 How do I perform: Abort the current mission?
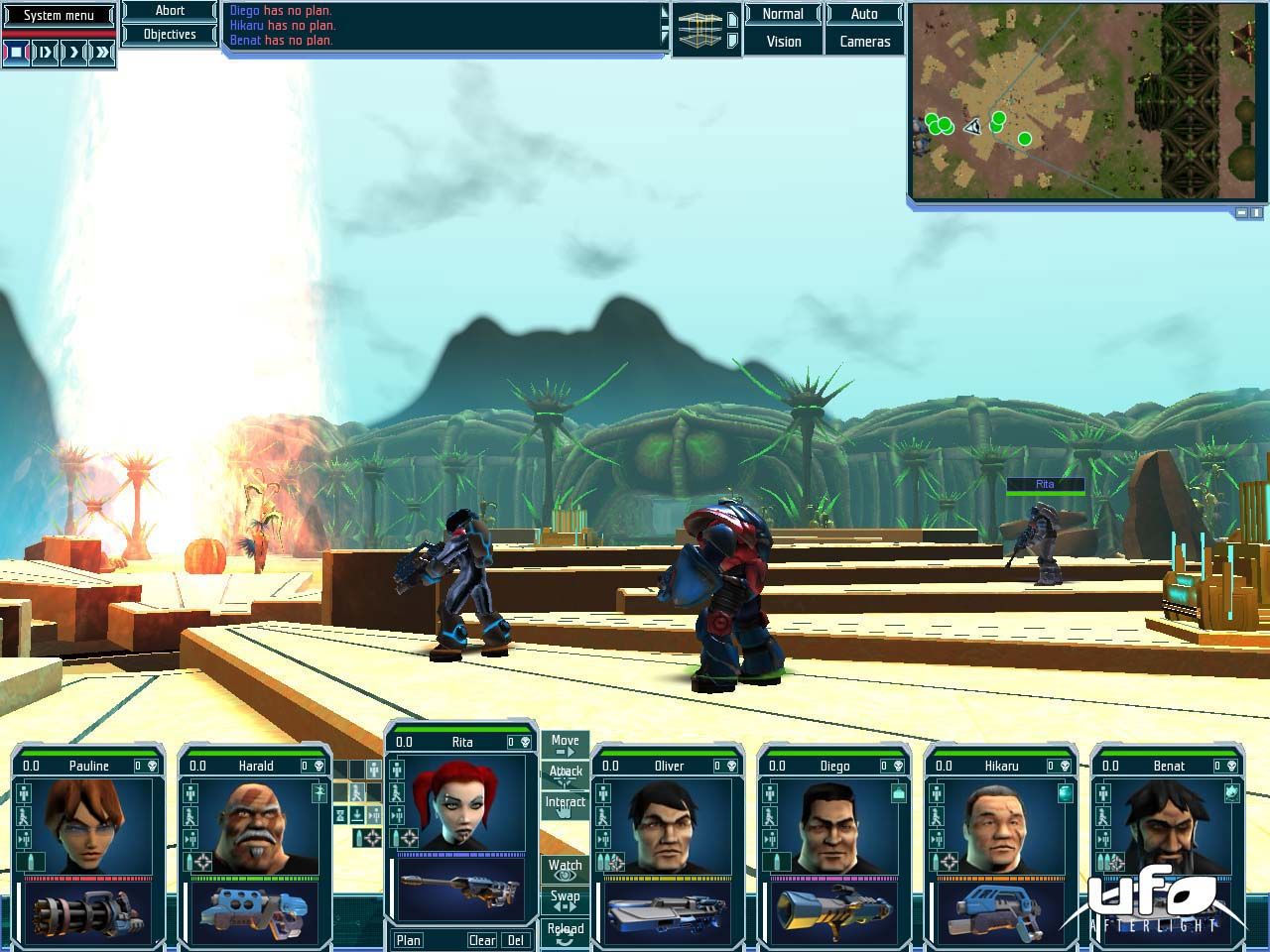click(x=170, y=11)
